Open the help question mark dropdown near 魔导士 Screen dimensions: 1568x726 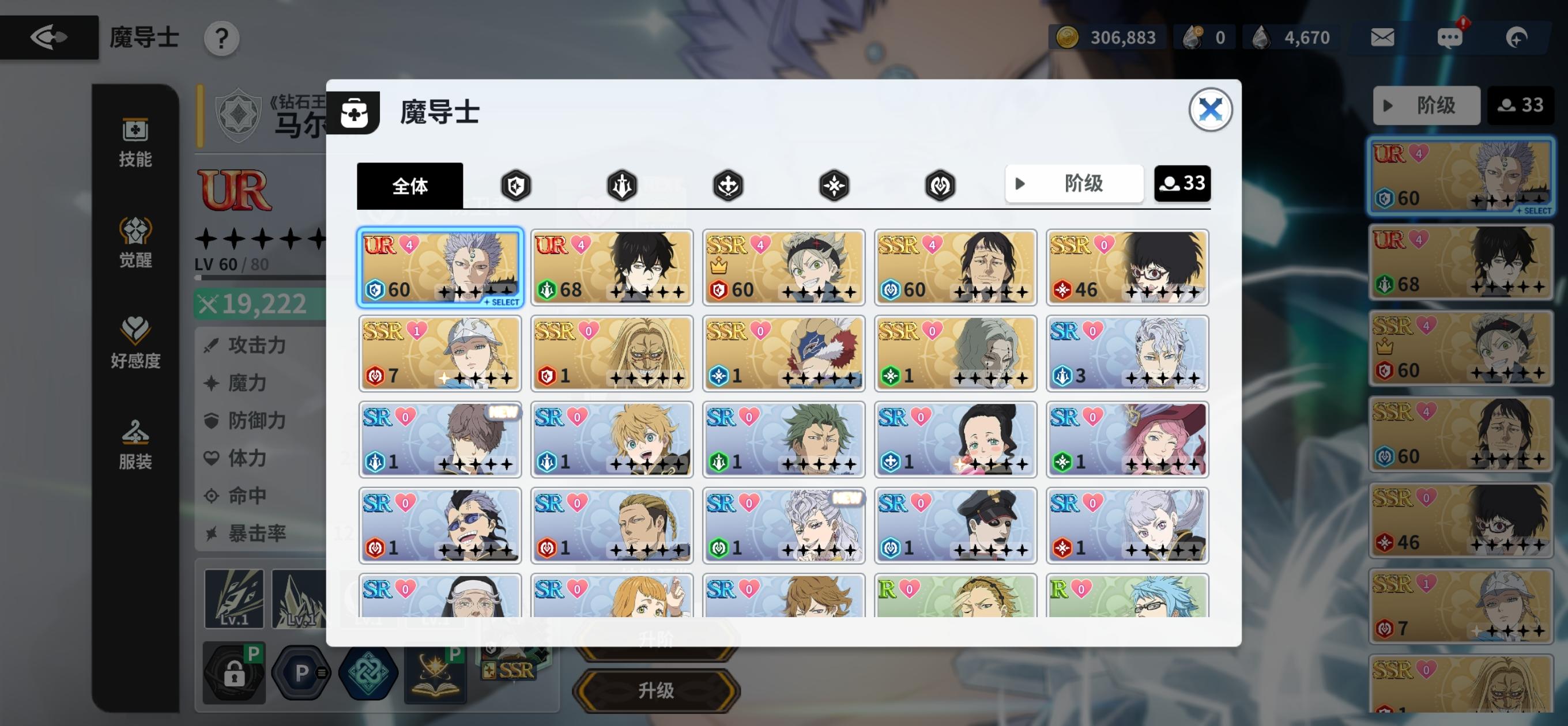pos(221,37)
